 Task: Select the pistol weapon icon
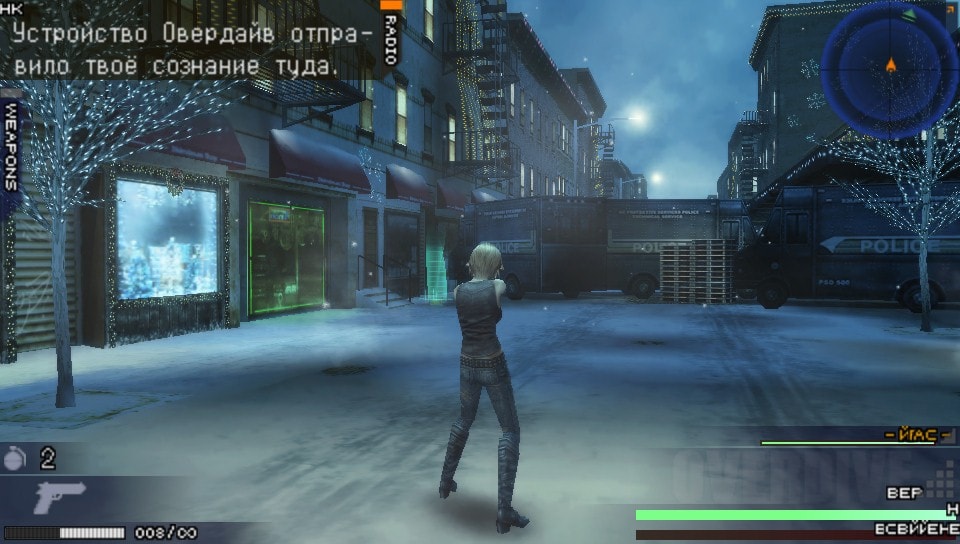click(x=60, y=496)
